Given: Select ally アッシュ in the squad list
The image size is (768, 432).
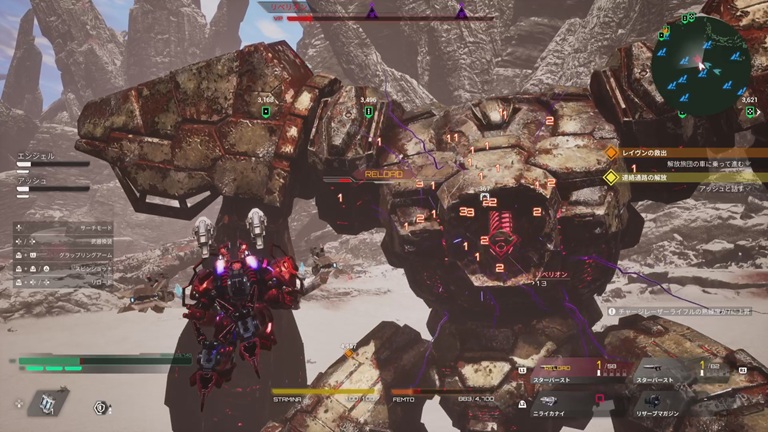Looking at the screenshot, I should click(52, 183).
